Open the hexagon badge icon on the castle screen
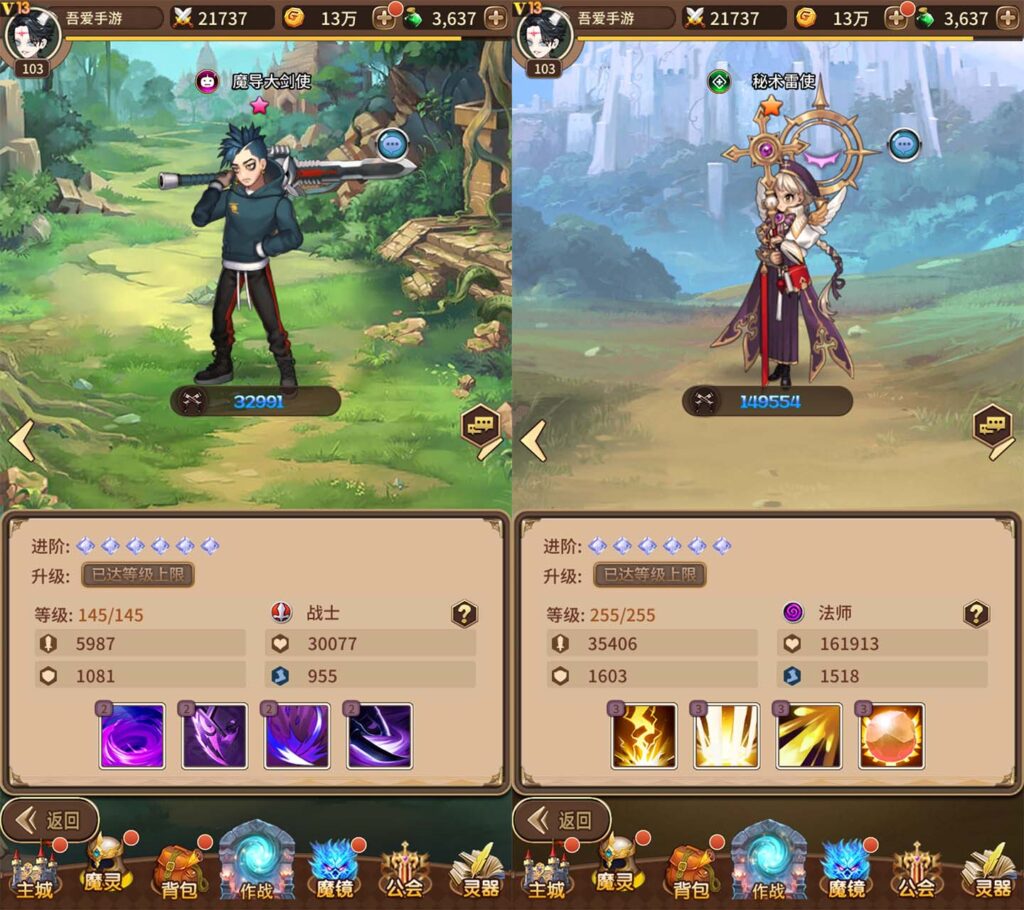 (993, 427)
